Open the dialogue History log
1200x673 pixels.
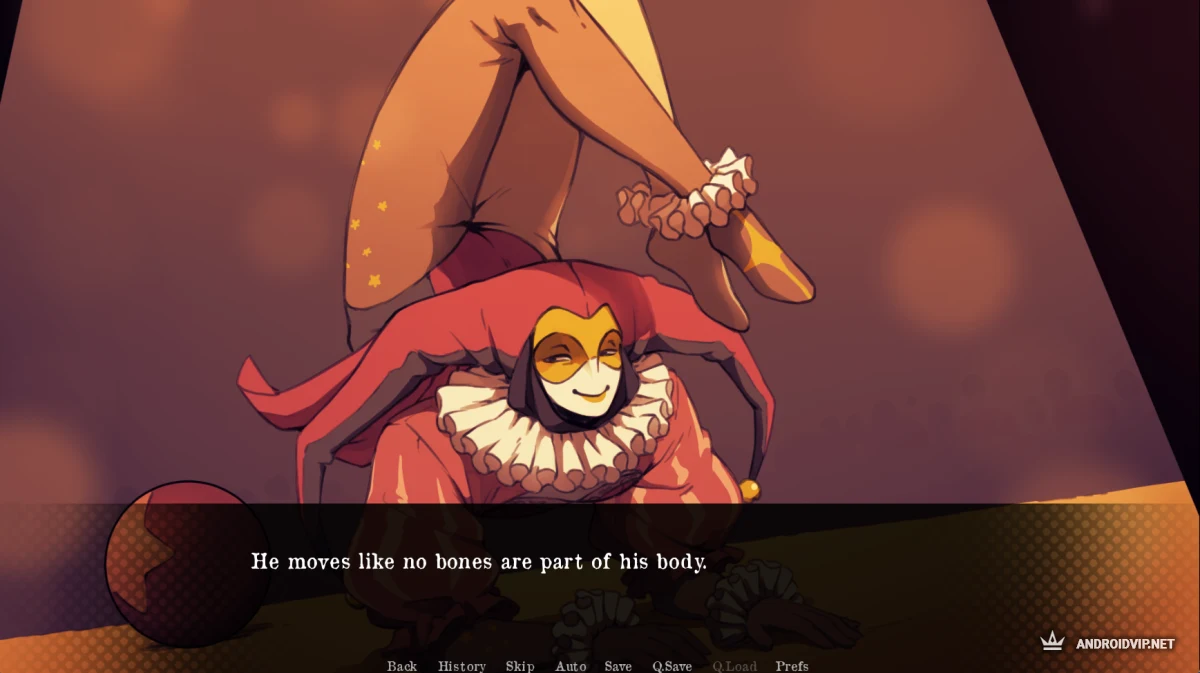tap(461, 666)
